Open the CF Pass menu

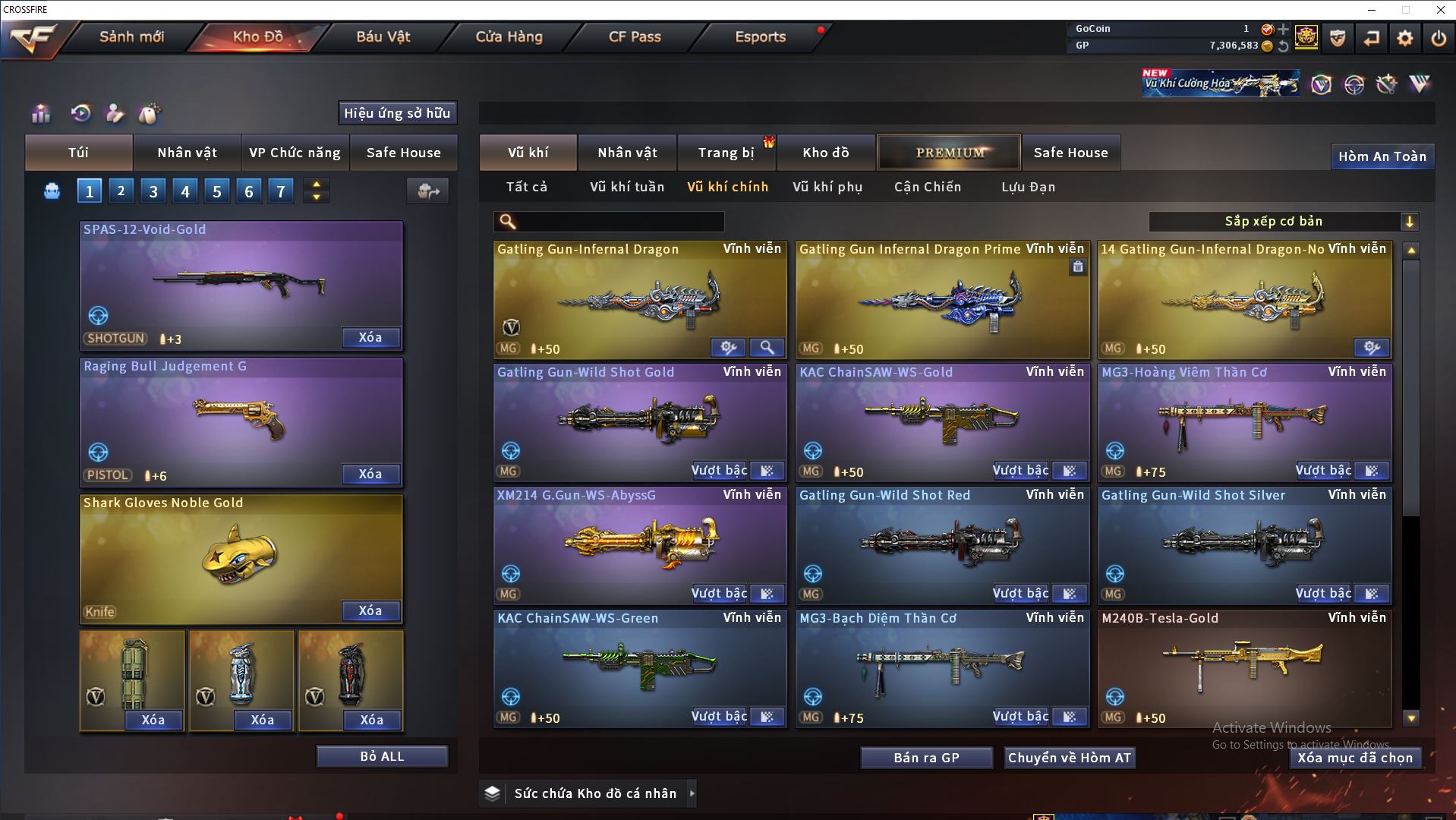635,36
